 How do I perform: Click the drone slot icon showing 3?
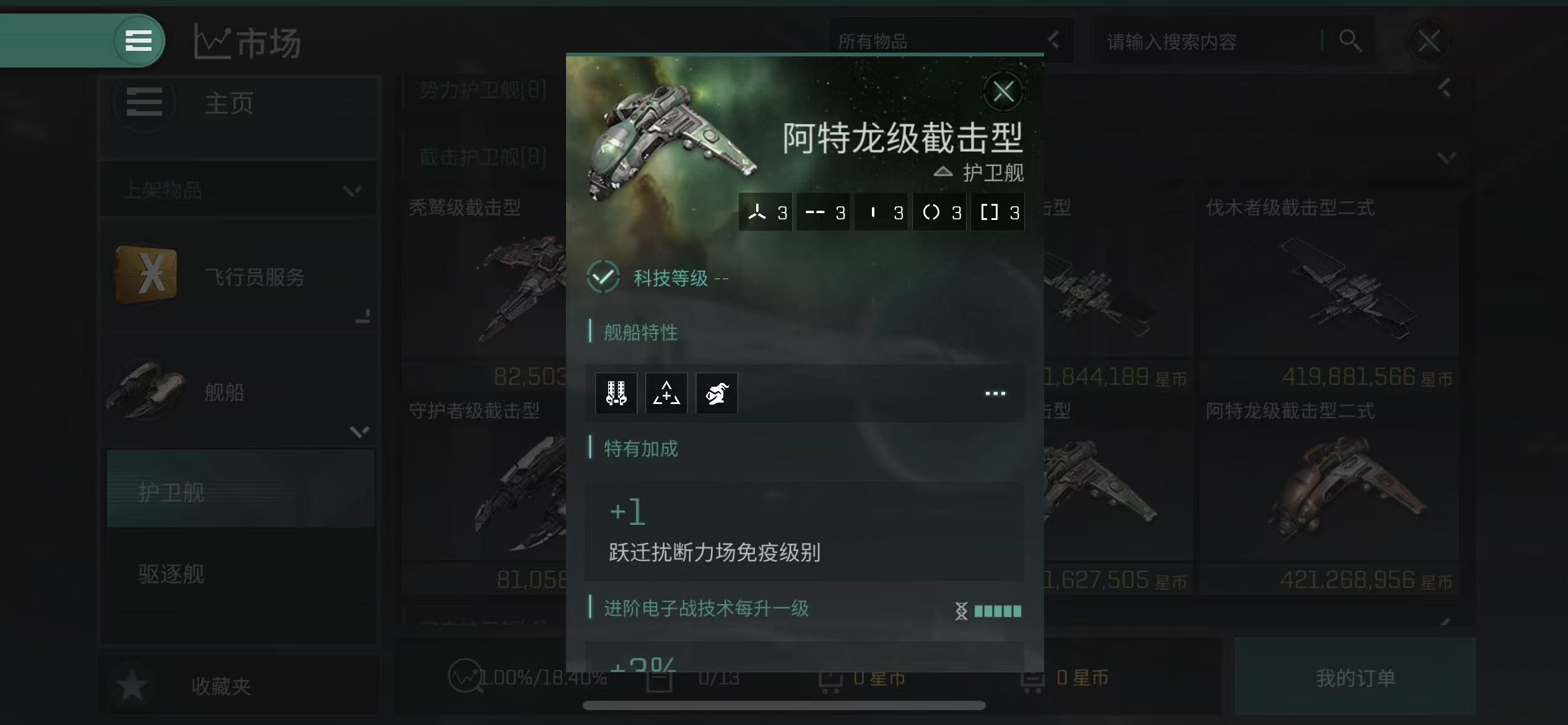pos(765,211)
